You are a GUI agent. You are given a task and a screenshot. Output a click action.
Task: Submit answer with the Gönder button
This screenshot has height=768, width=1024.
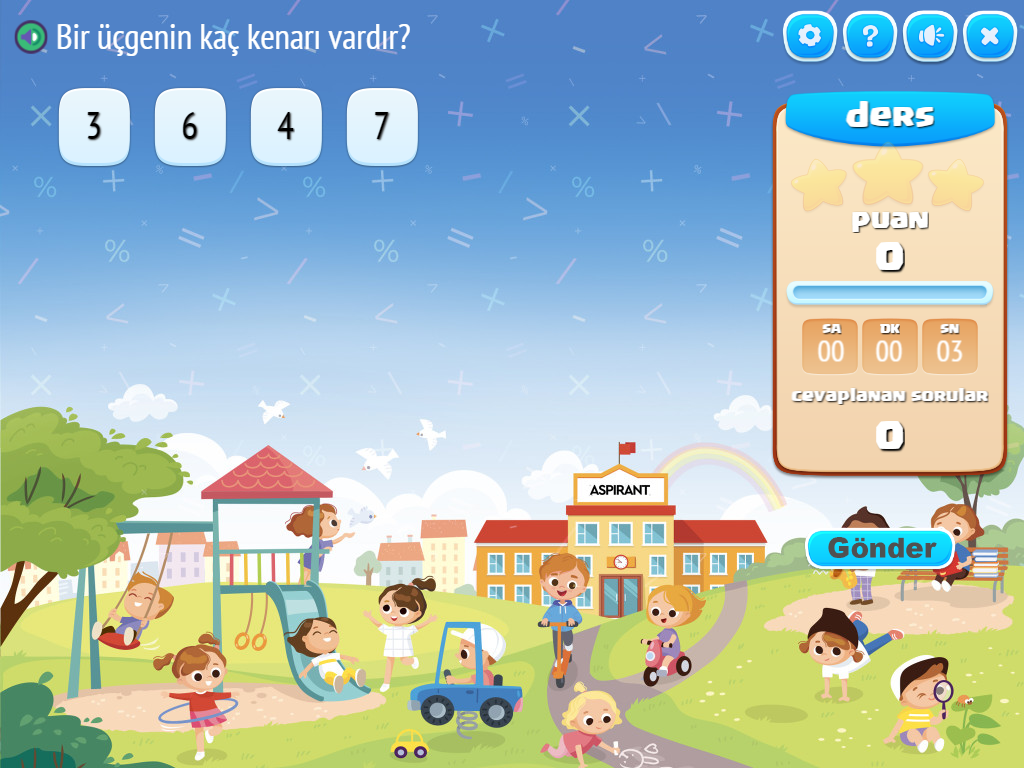(x=880, y=548)
